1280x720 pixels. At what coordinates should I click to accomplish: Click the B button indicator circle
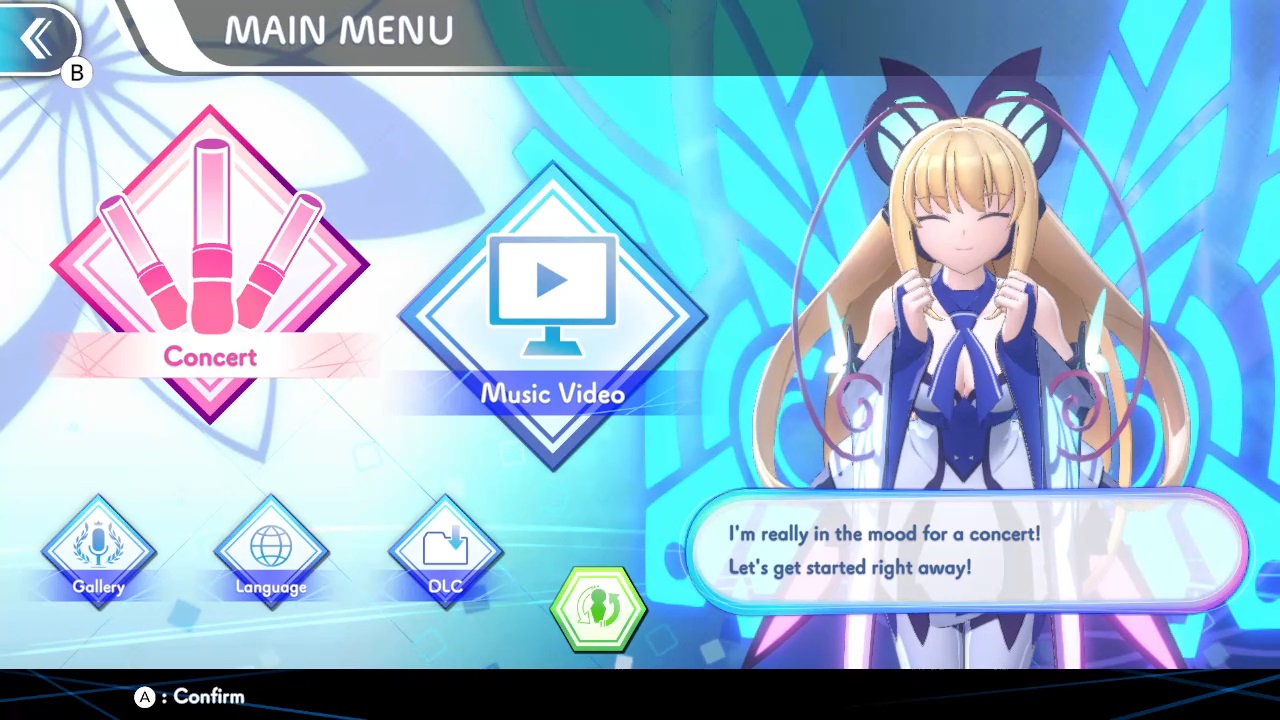[76, 72]
